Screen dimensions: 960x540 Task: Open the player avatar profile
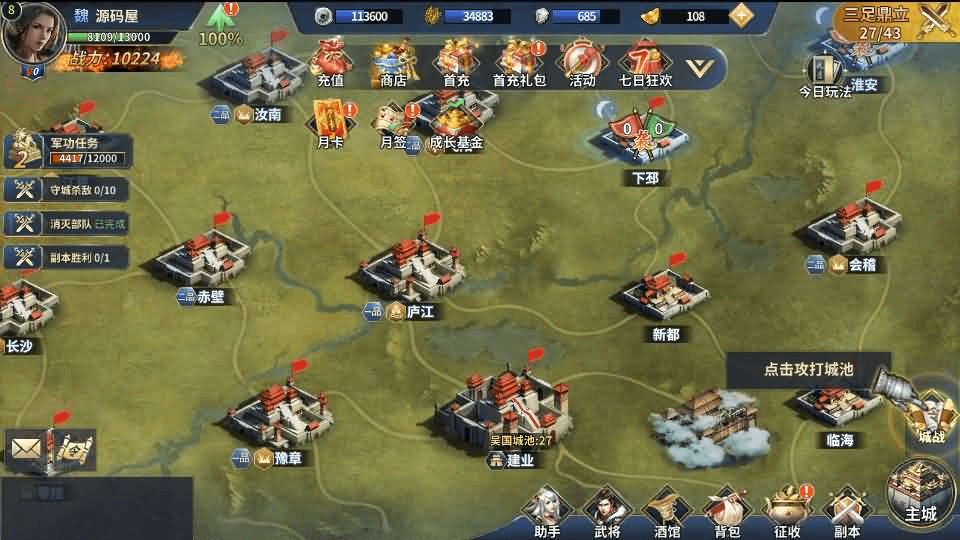click(34, 34)
